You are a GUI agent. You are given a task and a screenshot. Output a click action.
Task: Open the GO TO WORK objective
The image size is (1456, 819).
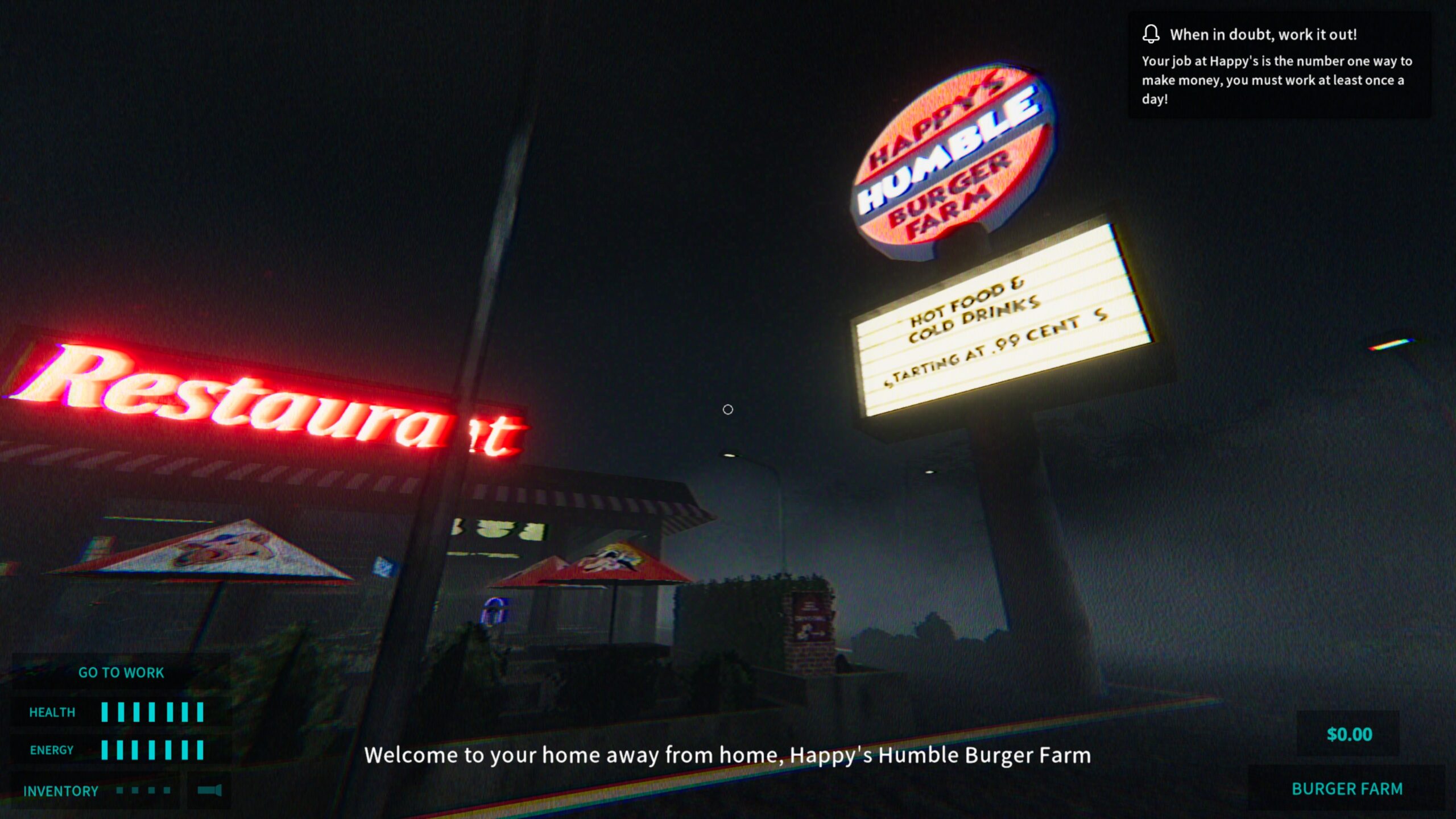click(121, 672)
